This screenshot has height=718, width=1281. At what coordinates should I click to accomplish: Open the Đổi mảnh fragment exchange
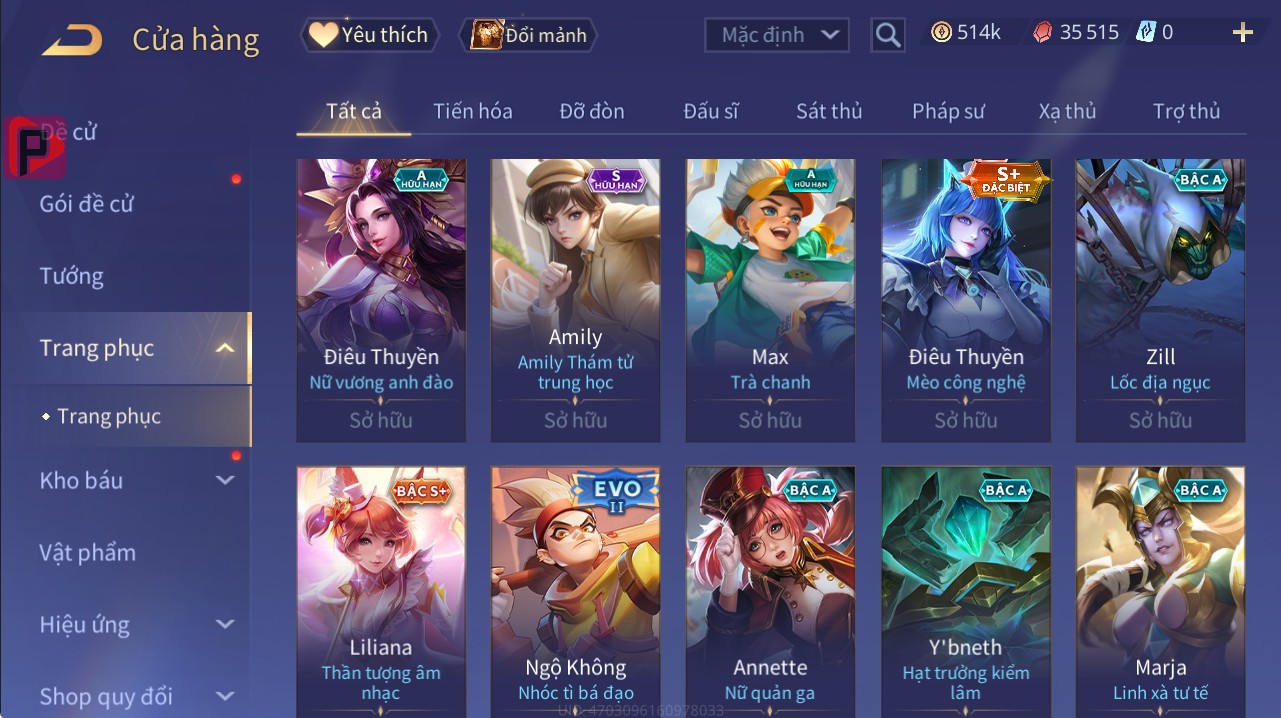[528, 35]
